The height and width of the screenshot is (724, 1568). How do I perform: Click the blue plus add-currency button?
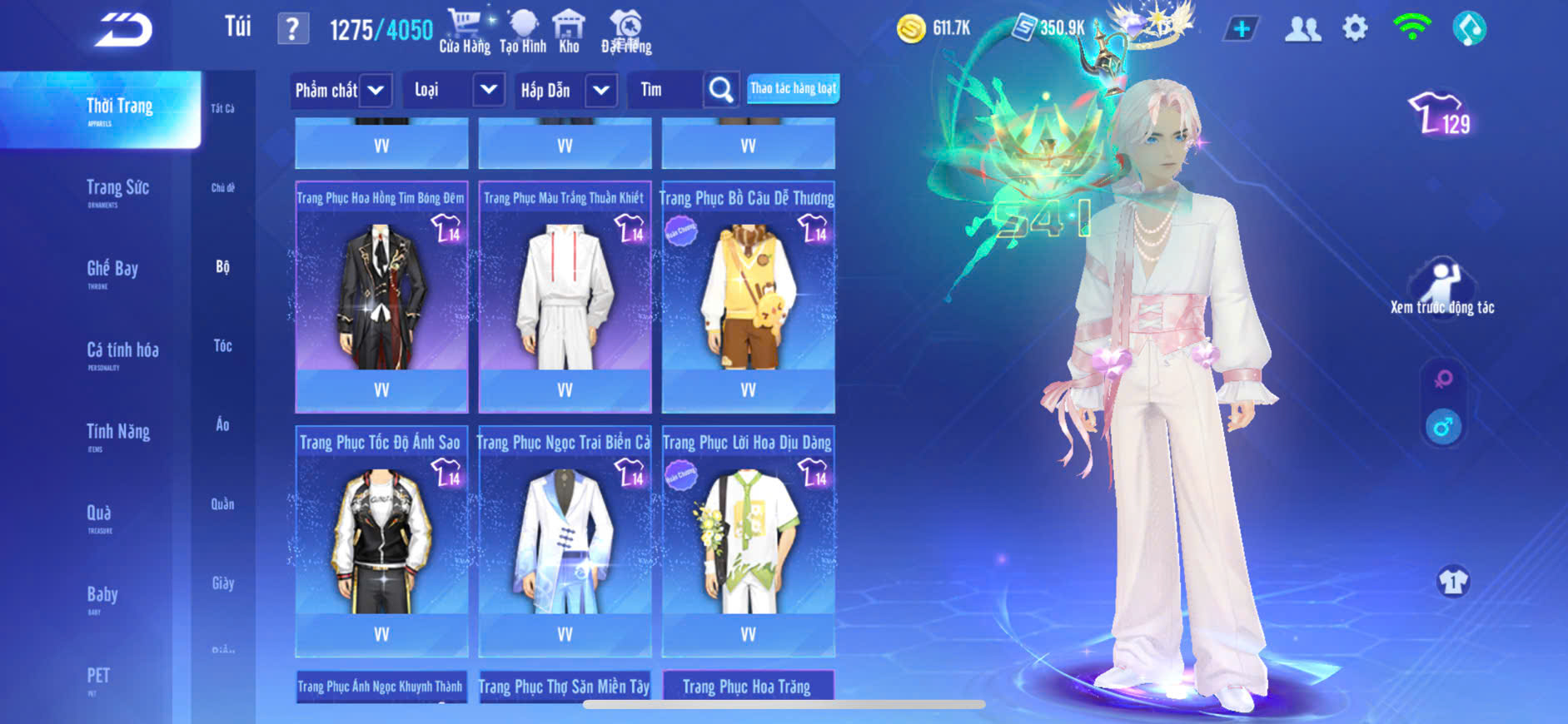click(1241, 29)
